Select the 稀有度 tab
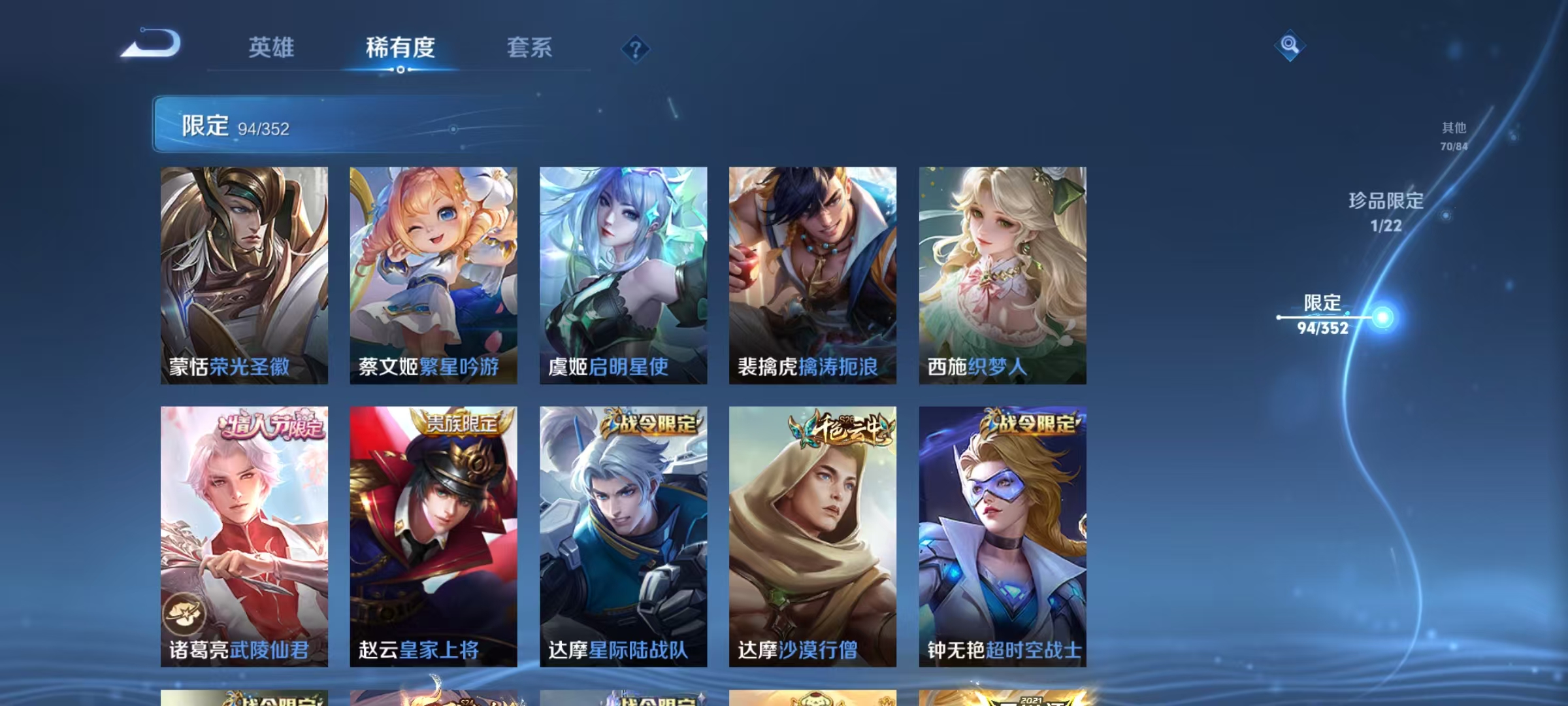Image resolution: width=1568 pixels, height=706 pixels. point(400,48)
